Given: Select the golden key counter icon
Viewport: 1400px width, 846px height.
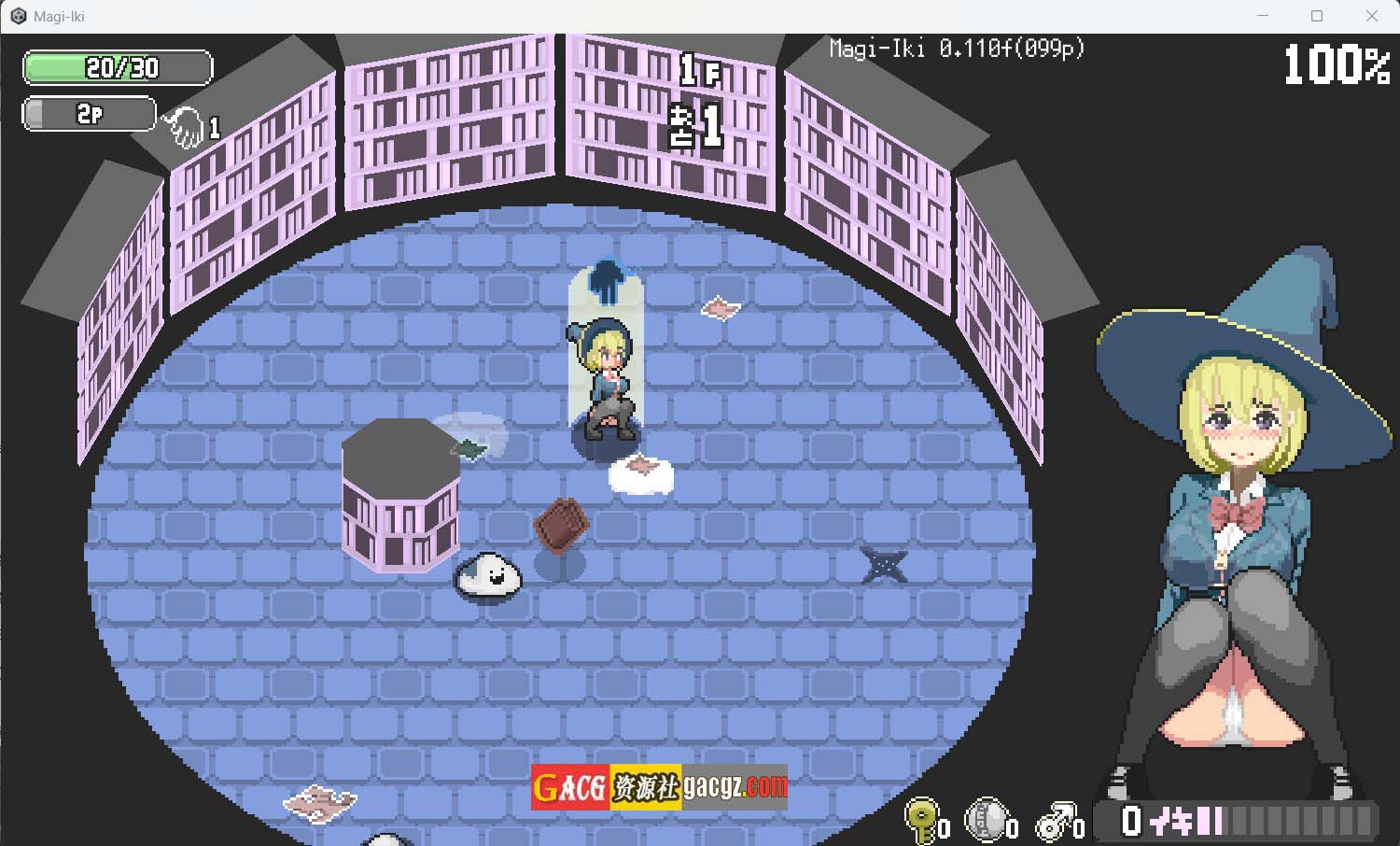Looking at the screenshot, I should (x=922, y=820).
